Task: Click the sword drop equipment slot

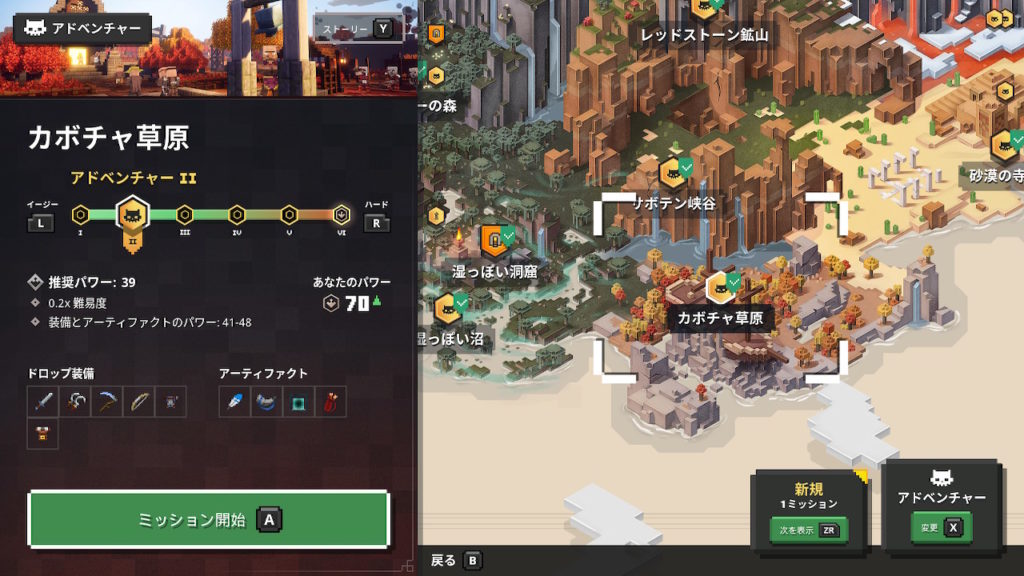Action: click(43, 402)
